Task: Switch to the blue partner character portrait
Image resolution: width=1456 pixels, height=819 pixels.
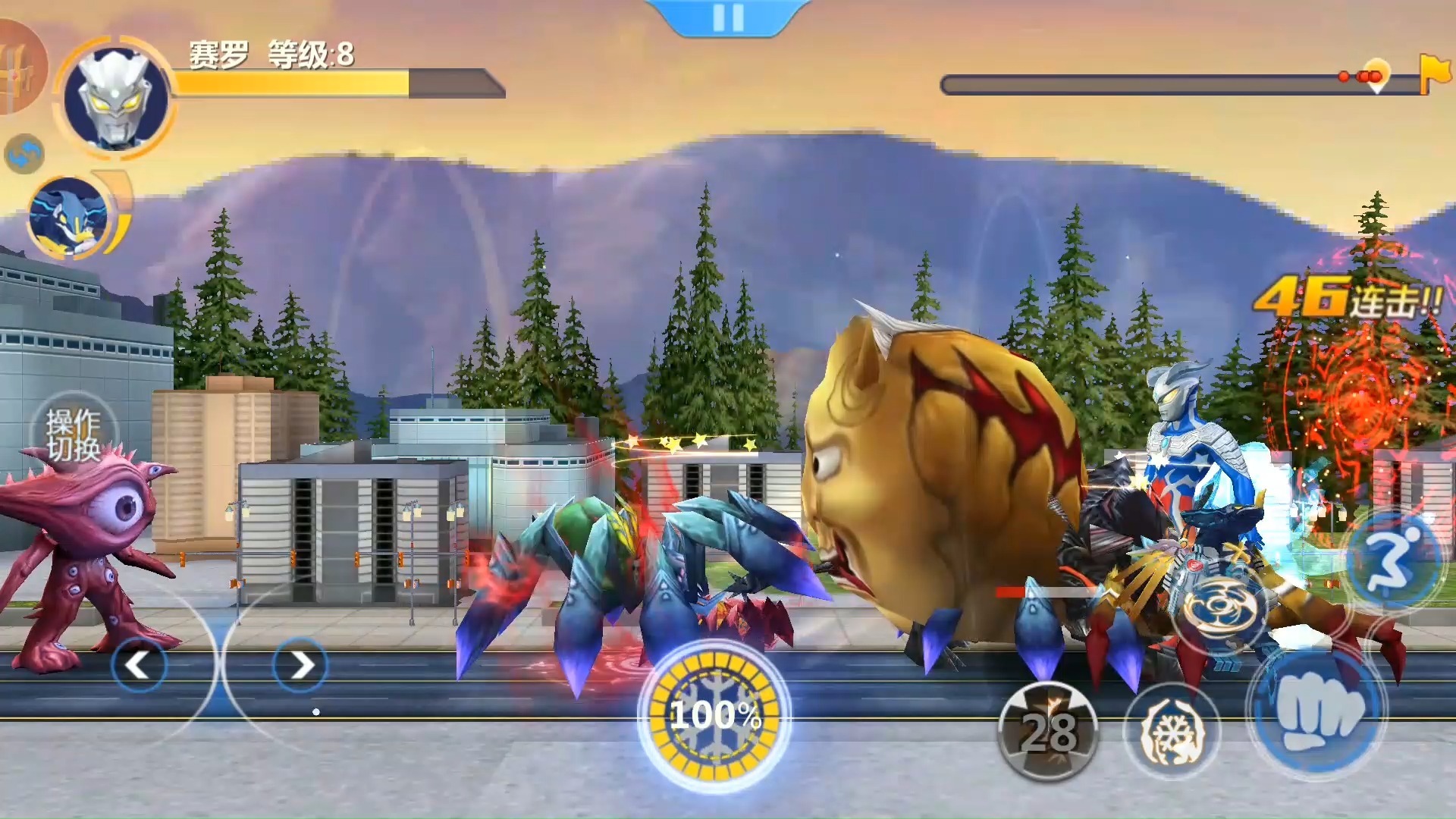Action: (68, 215)
